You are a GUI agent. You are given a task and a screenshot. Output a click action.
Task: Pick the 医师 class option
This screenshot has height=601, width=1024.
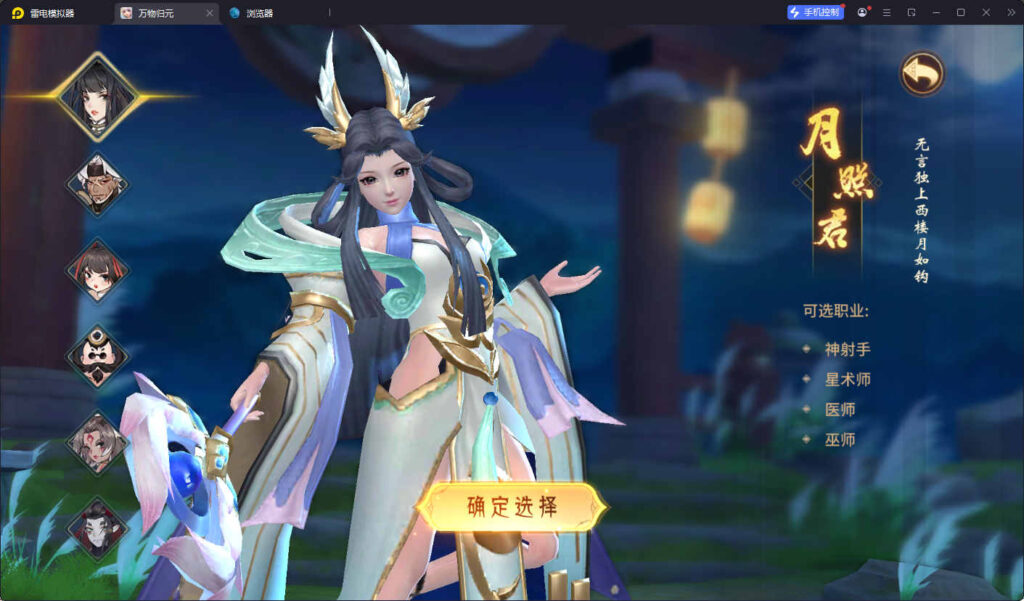pos(840,409)
